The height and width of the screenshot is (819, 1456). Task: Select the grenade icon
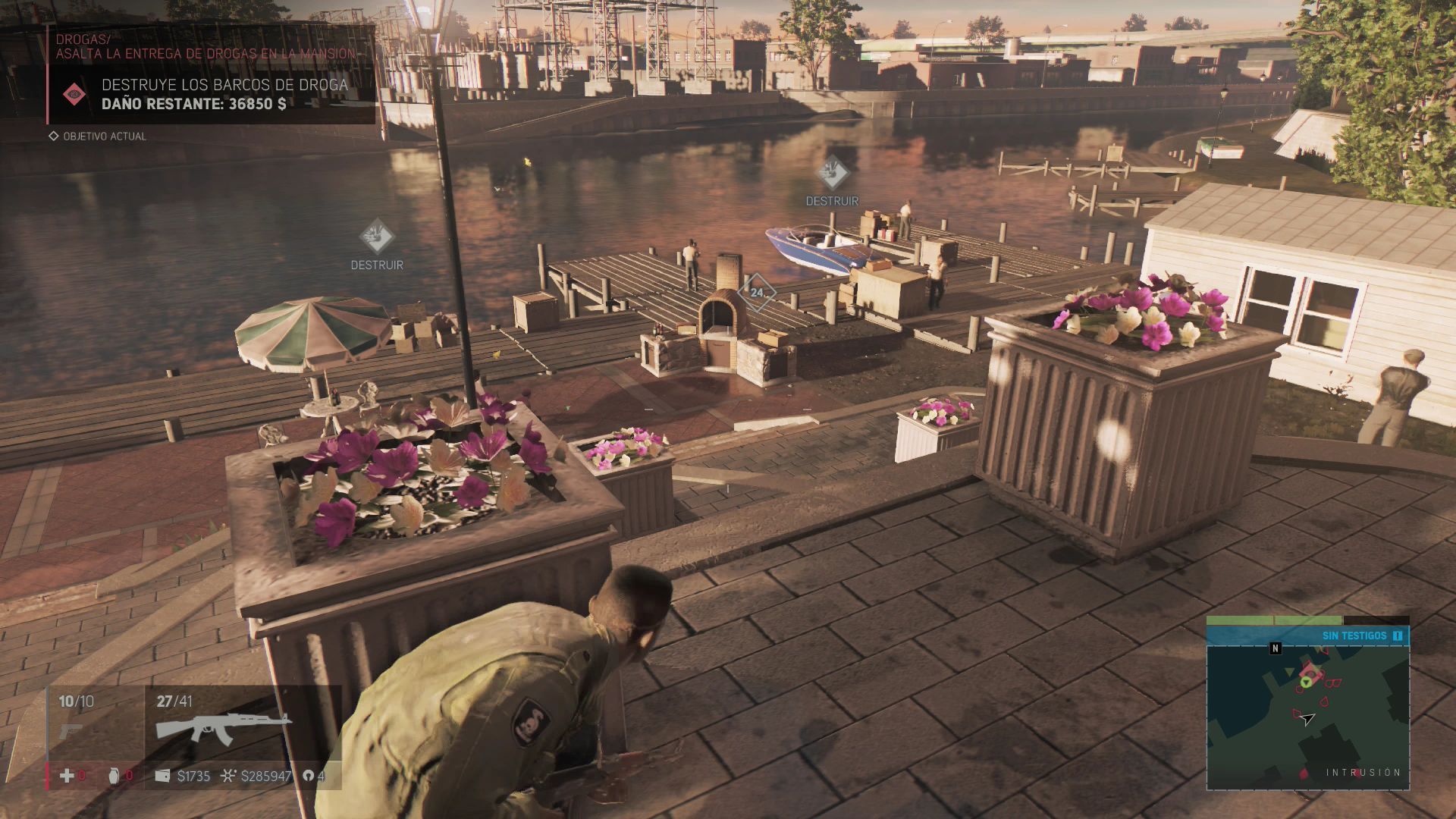(x=115, y=776)
